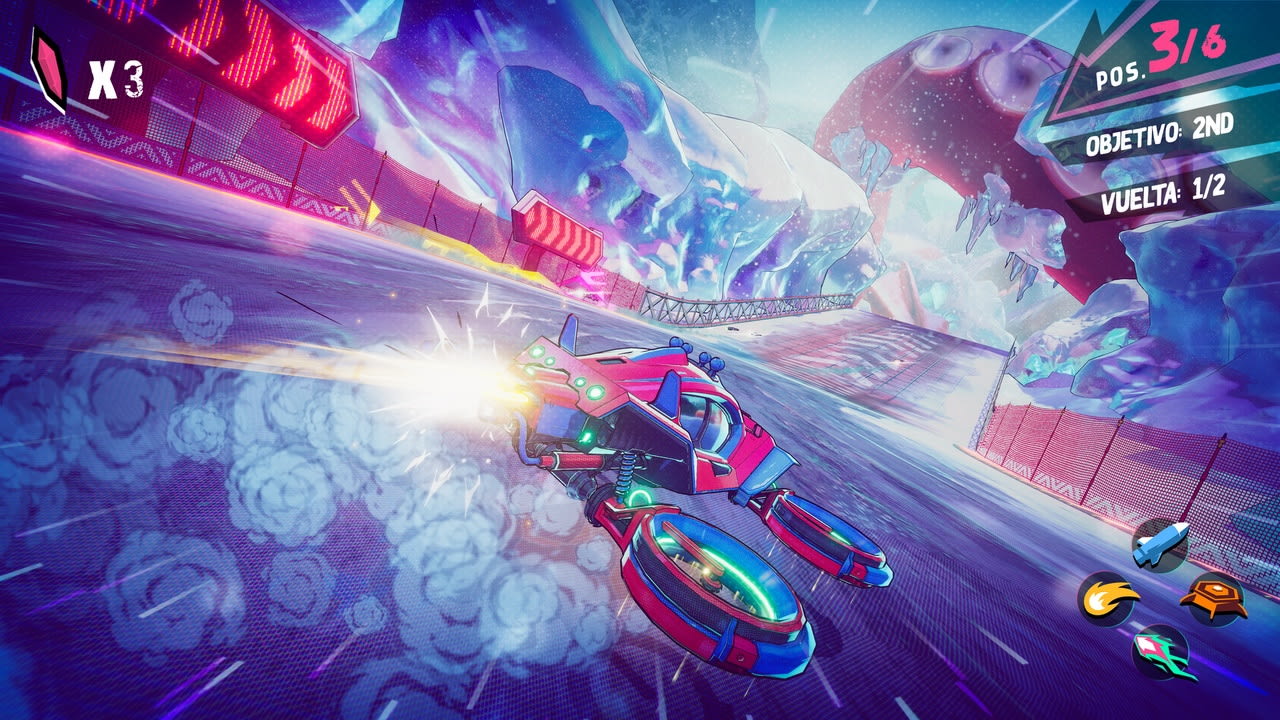
Task: Click the glowing red arrow track sign
Action: point(555,230)
